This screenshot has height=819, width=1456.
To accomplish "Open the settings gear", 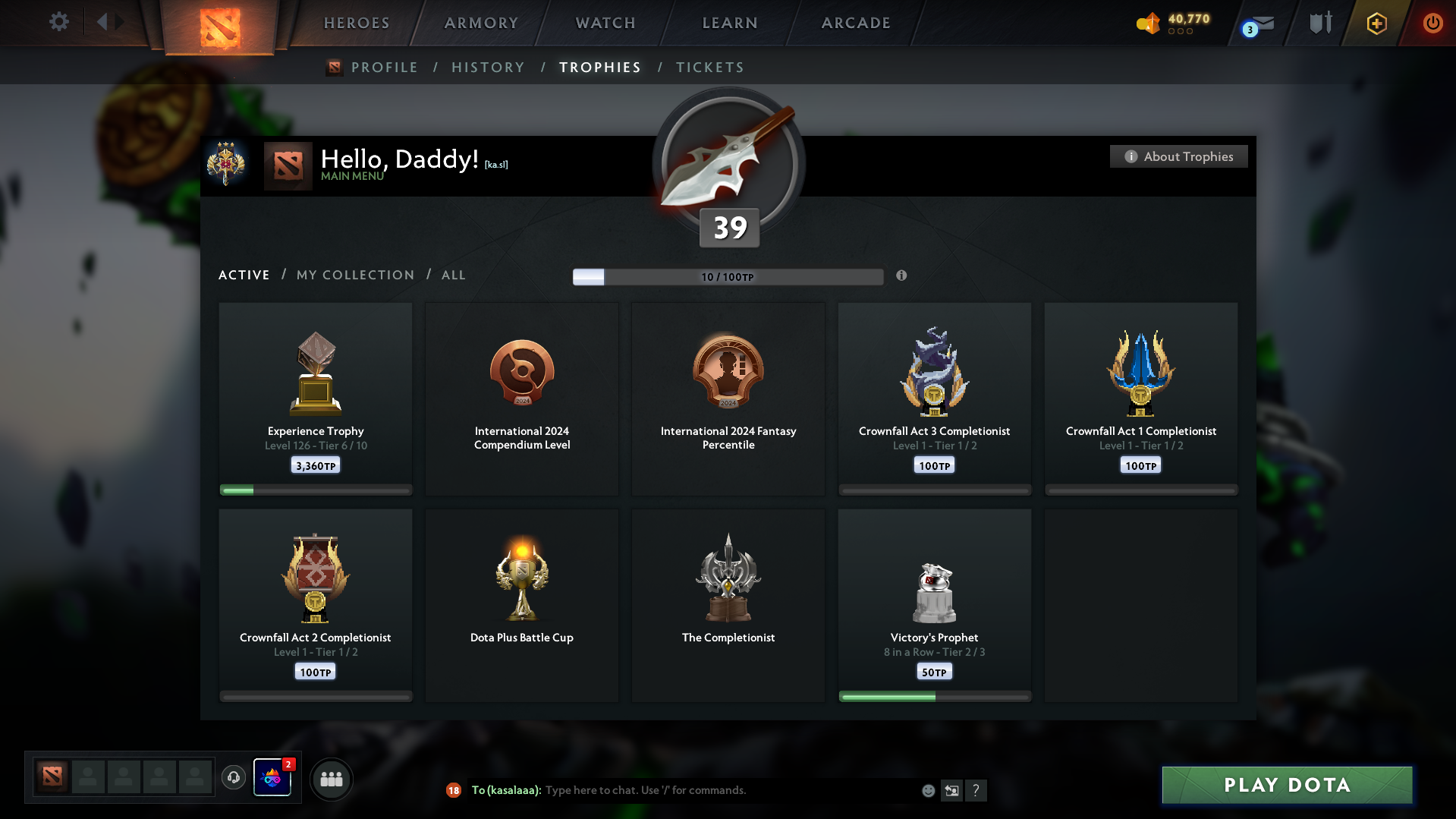I will pos(58,22).
